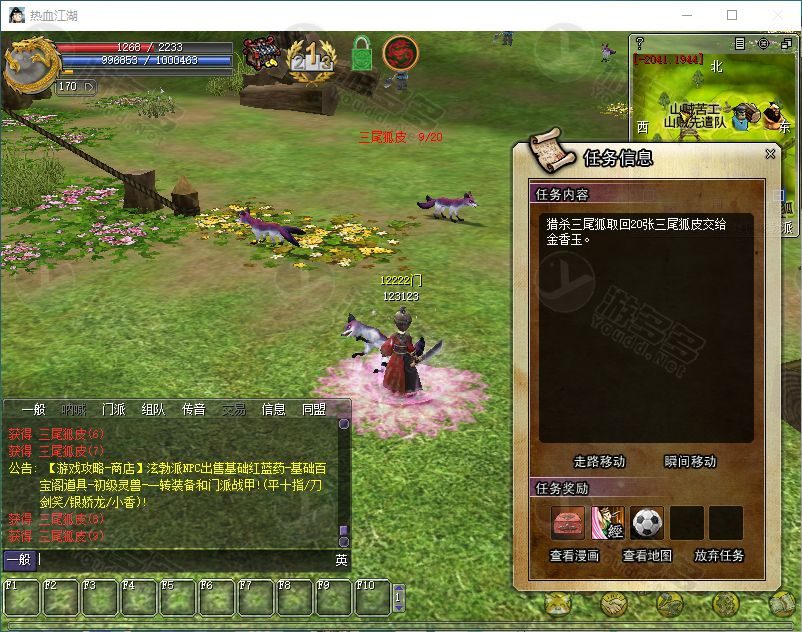Screen dimensions: 802x632
Task: Click 查看地图 to view the quest map
Action: coord(647,555)
